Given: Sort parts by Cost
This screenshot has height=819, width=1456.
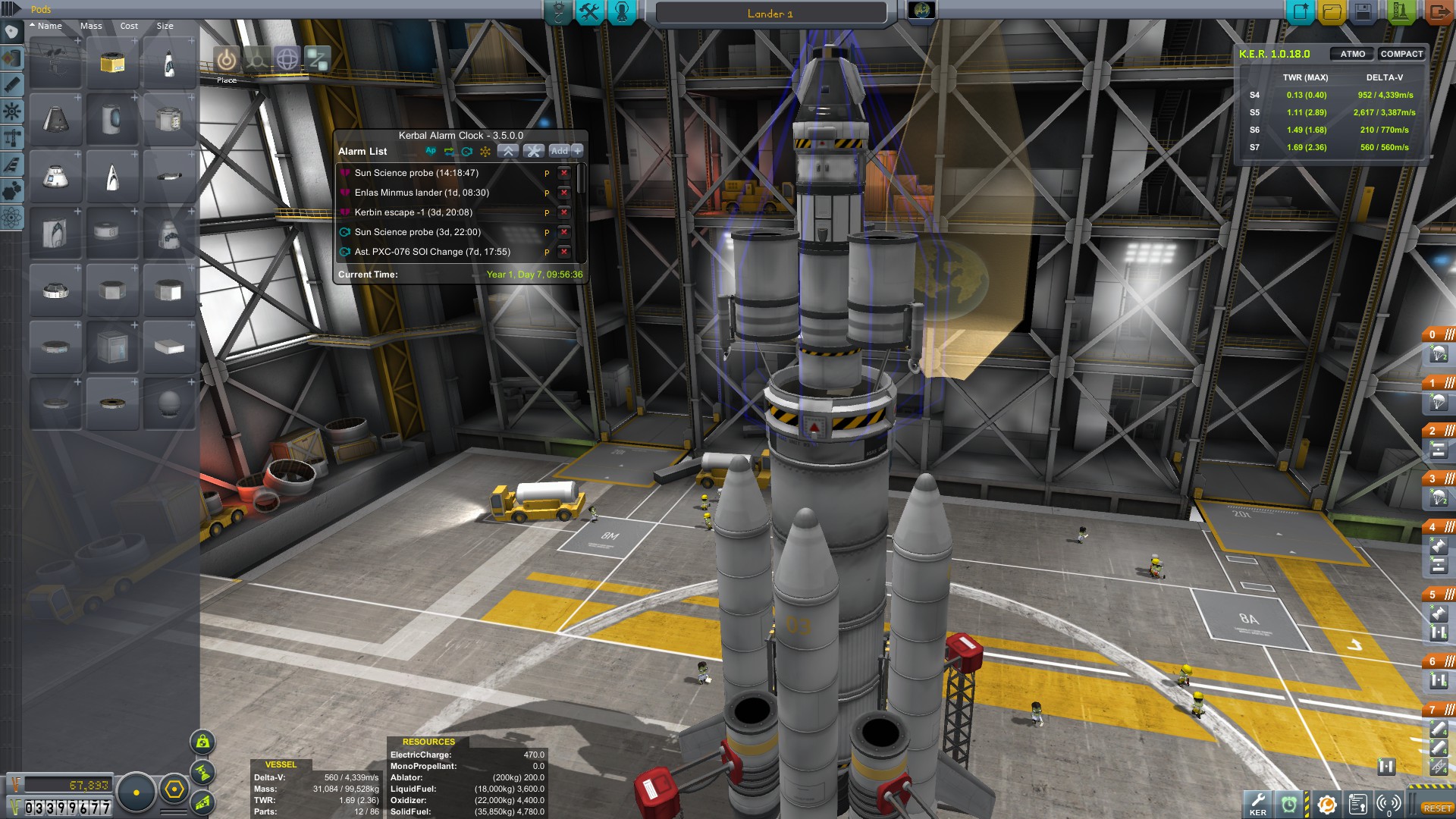Looking at the screenshot, I should [x=129, y=26].
